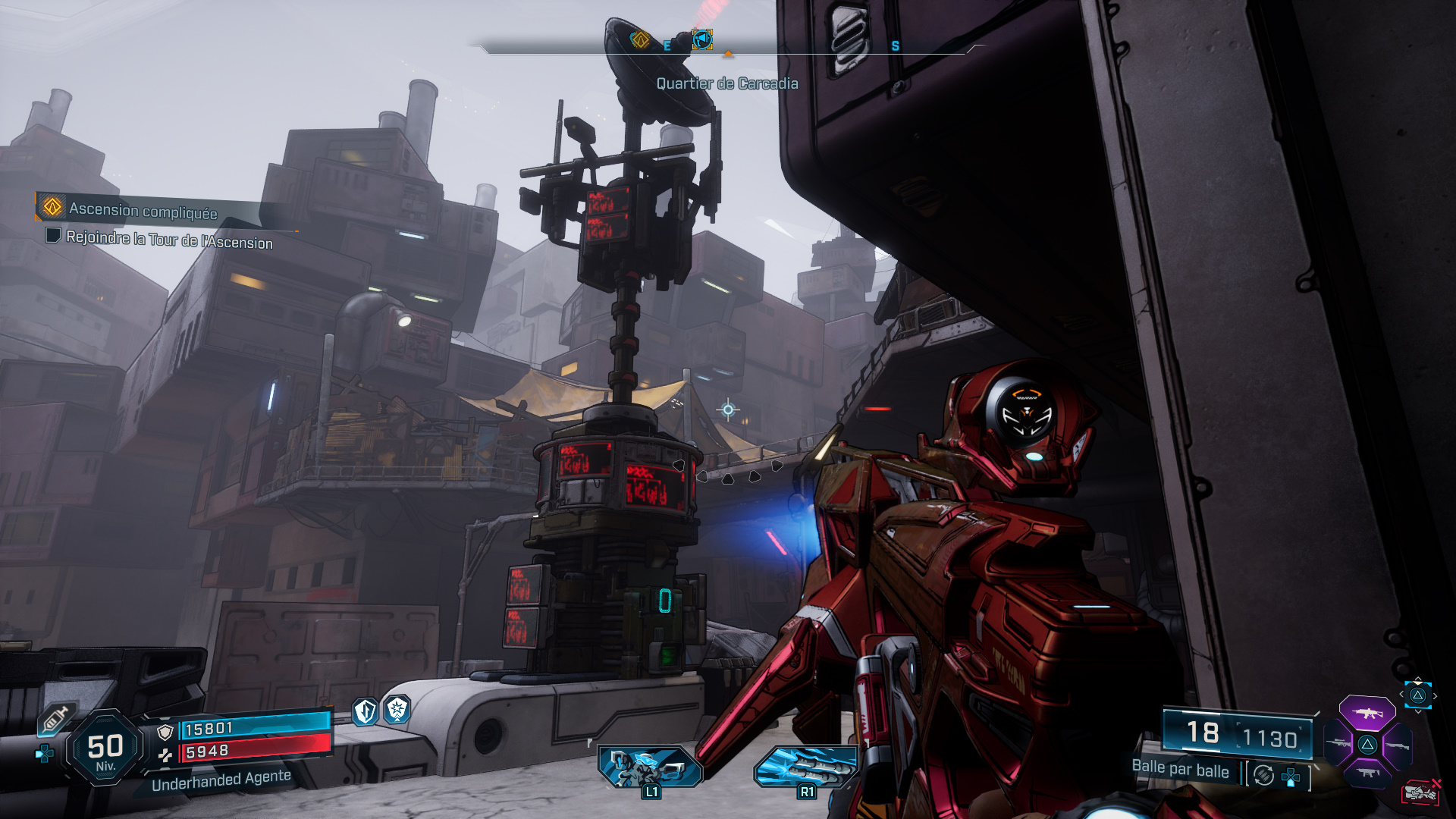Switch to the submachine gun weapon slot
Screen dimensions: 1456x819
(x=1367, y=773)
